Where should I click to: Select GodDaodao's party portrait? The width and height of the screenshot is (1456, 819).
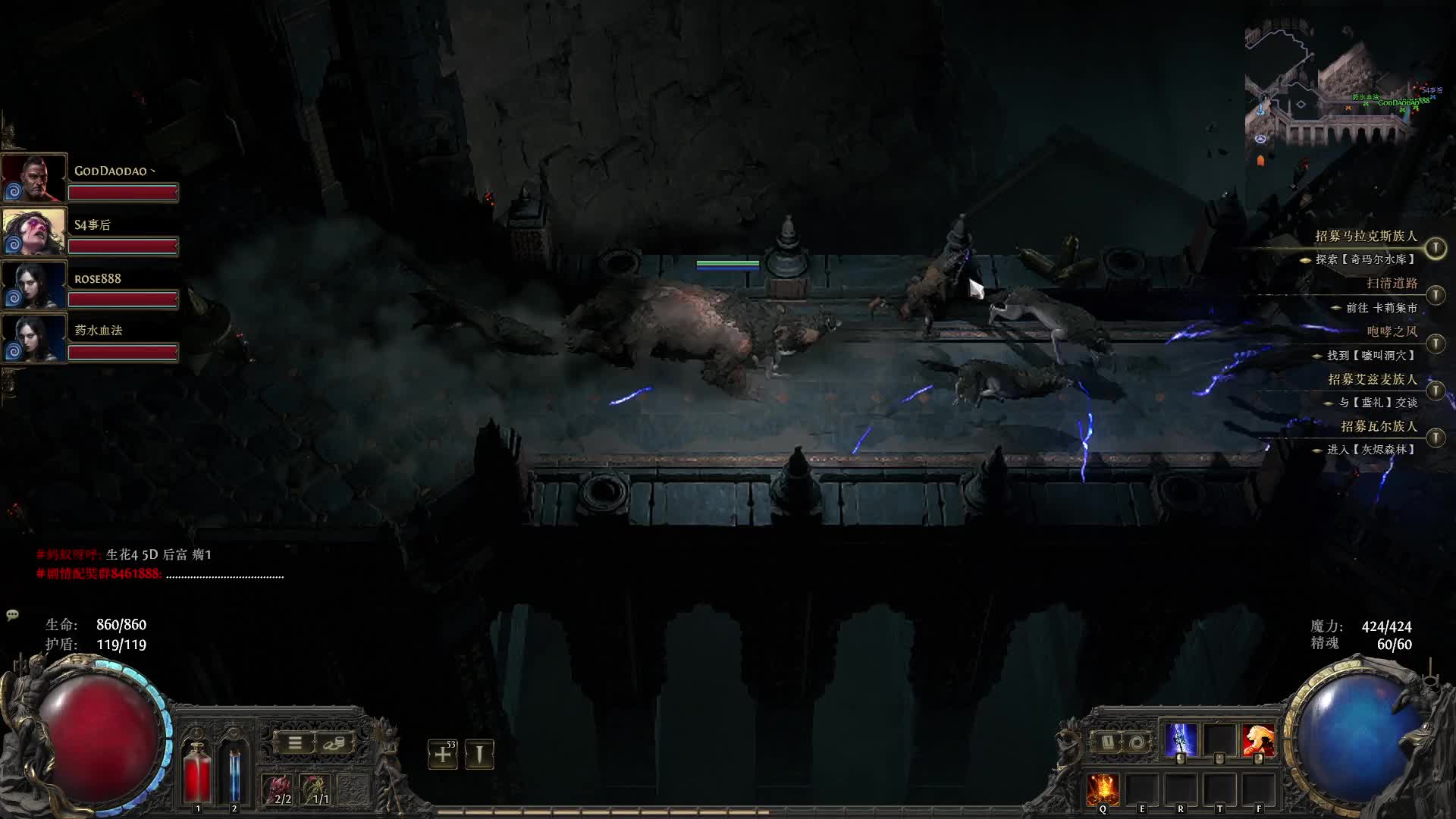click(x=33, y=177)
